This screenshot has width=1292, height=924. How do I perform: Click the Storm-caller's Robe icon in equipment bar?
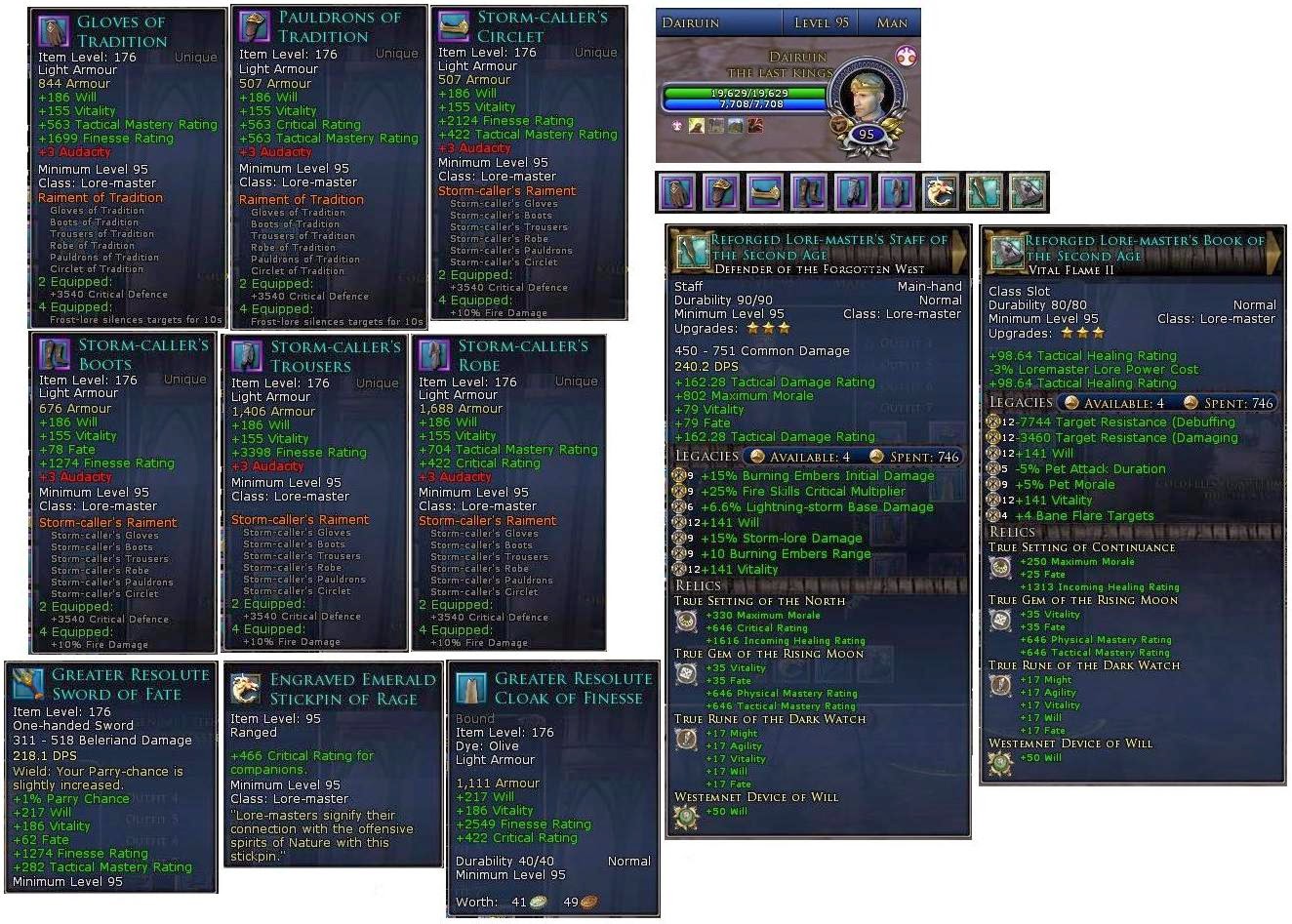(896, 192)
